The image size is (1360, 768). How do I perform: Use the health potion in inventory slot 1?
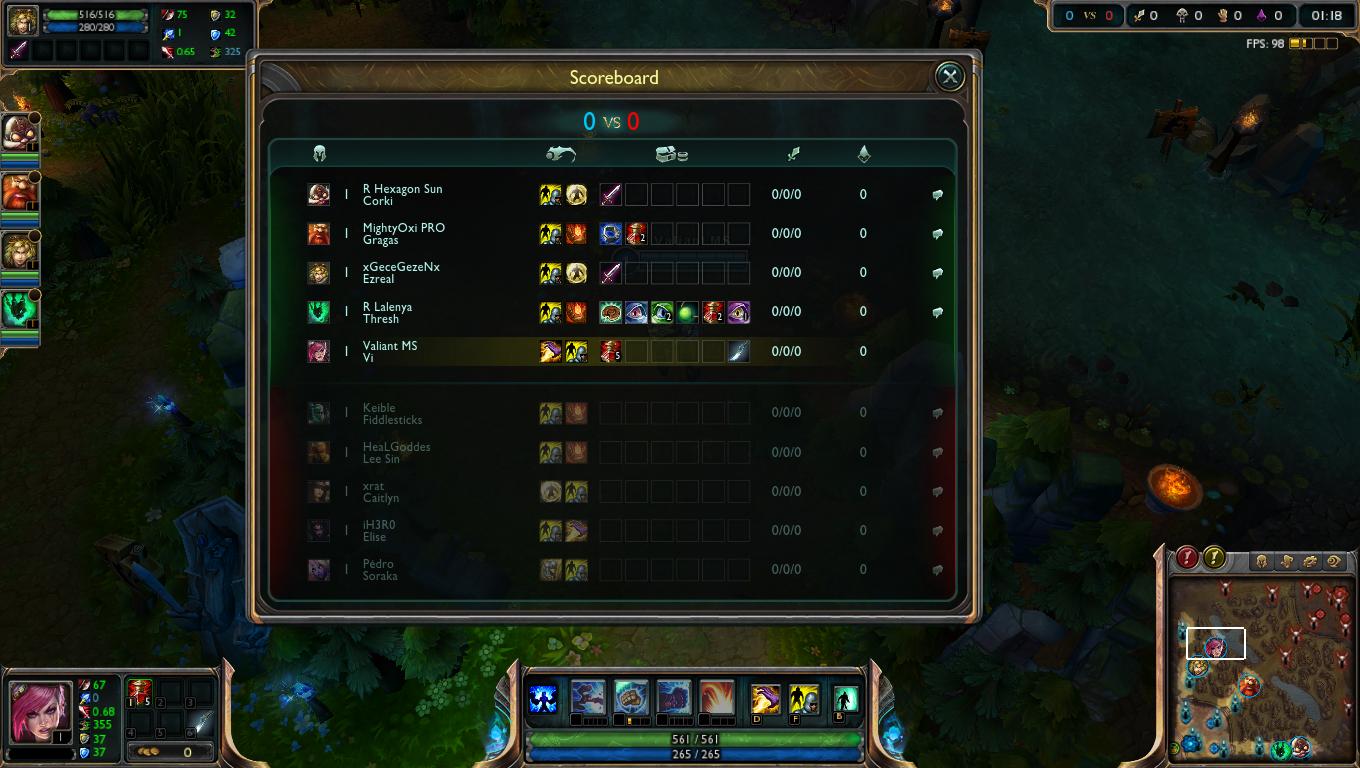pos(139,692)
